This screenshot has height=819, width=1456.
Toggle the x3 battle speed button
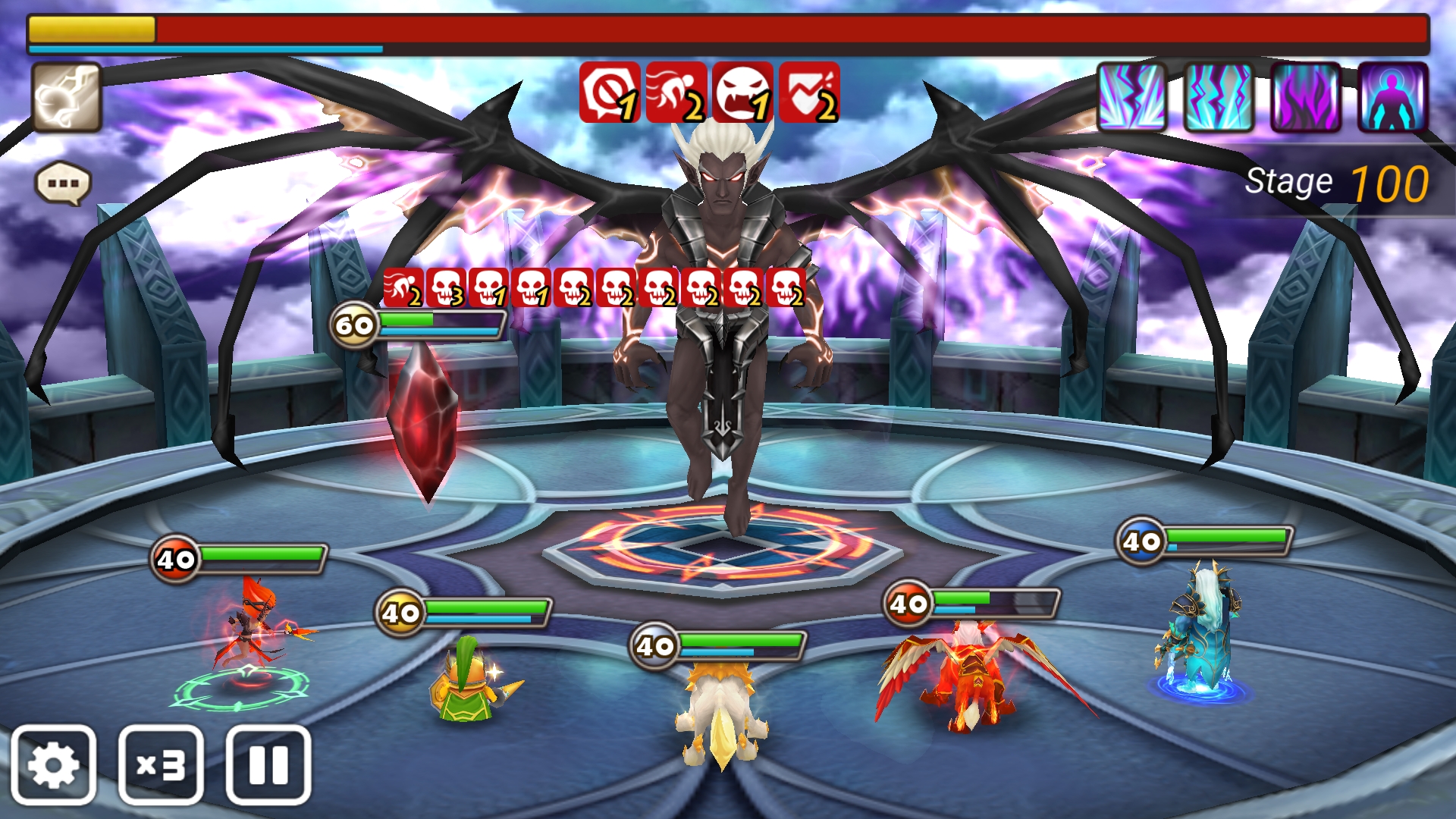161,765
